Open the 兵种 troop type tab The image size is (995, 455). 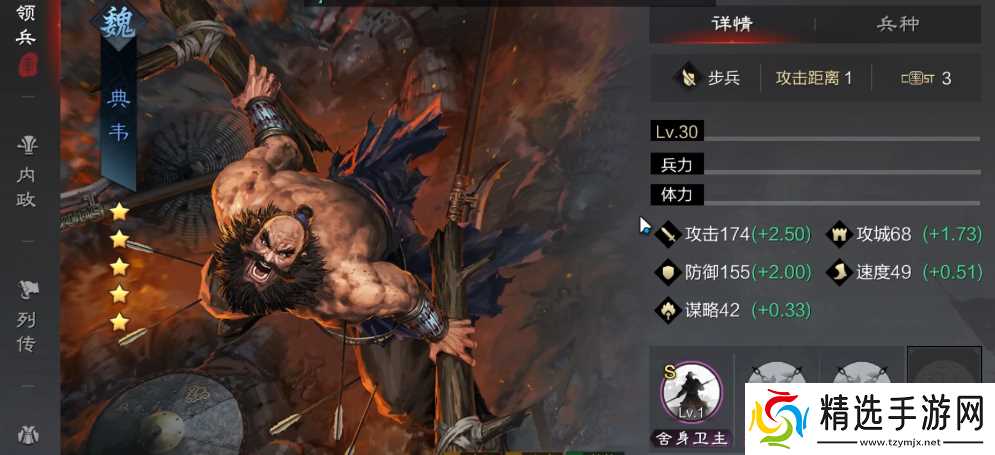tap(897, 24)
